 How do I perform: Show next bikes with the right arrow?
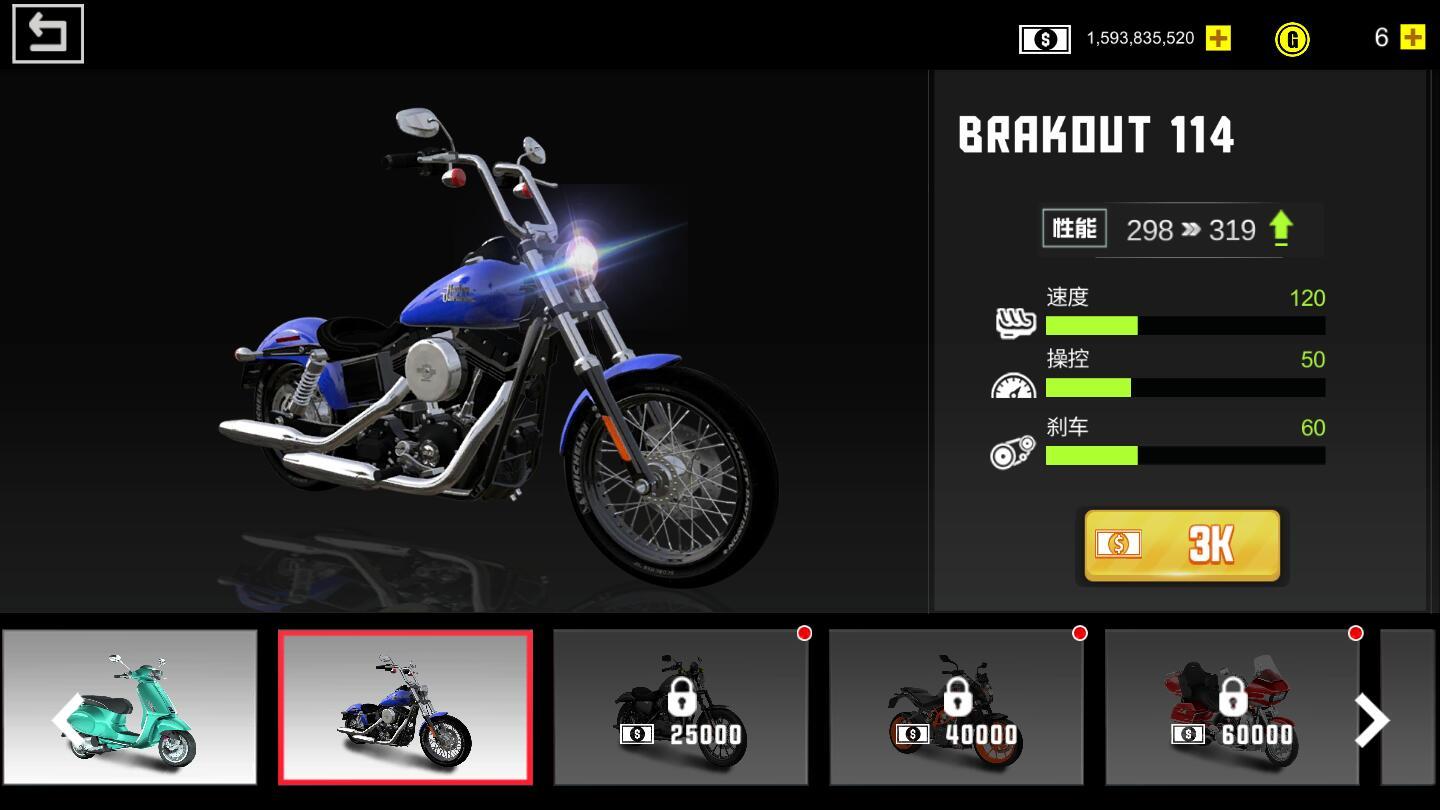click(1371, 720)
